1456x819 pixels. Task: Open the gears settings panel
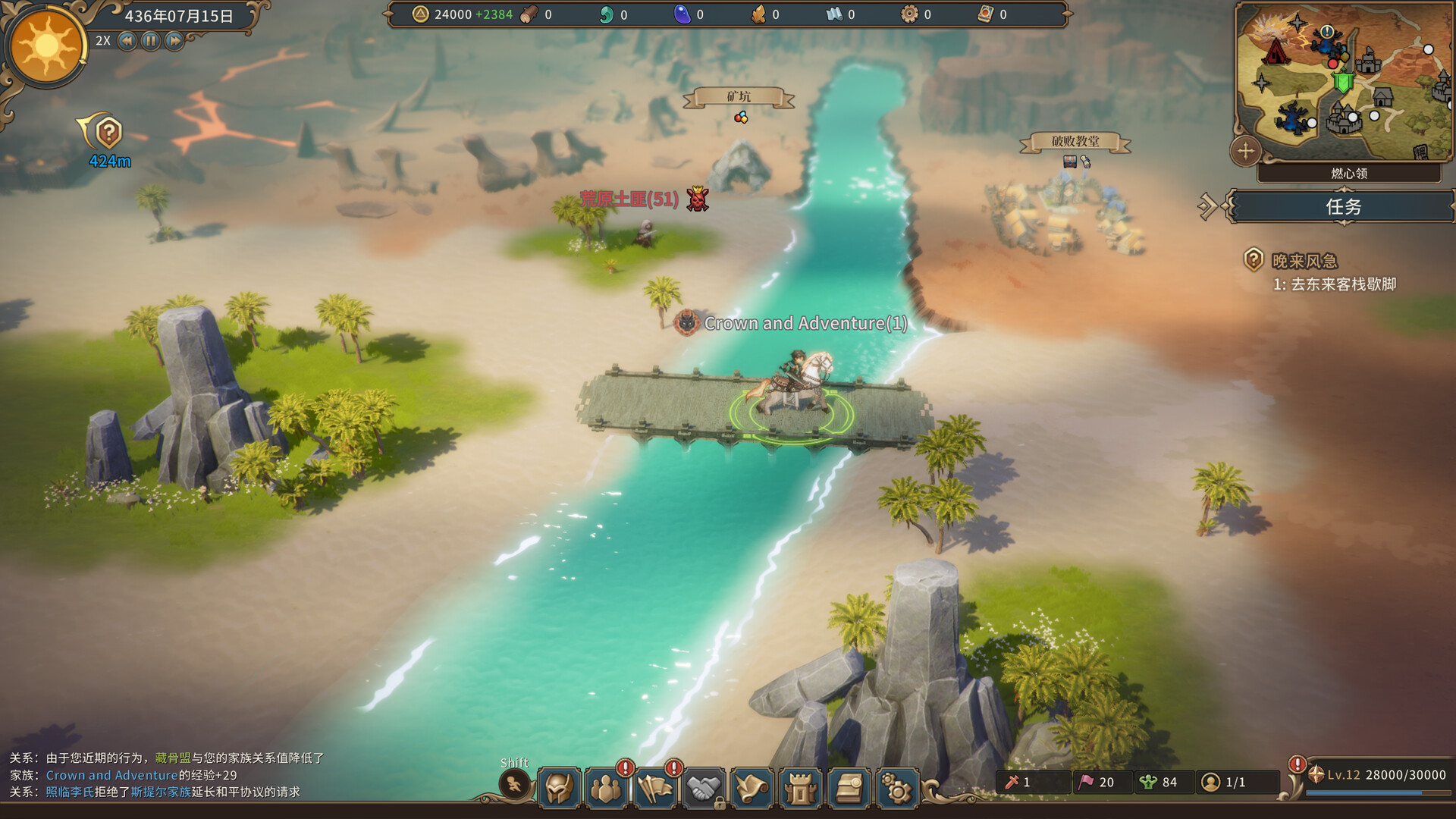[x=897, y=786]
